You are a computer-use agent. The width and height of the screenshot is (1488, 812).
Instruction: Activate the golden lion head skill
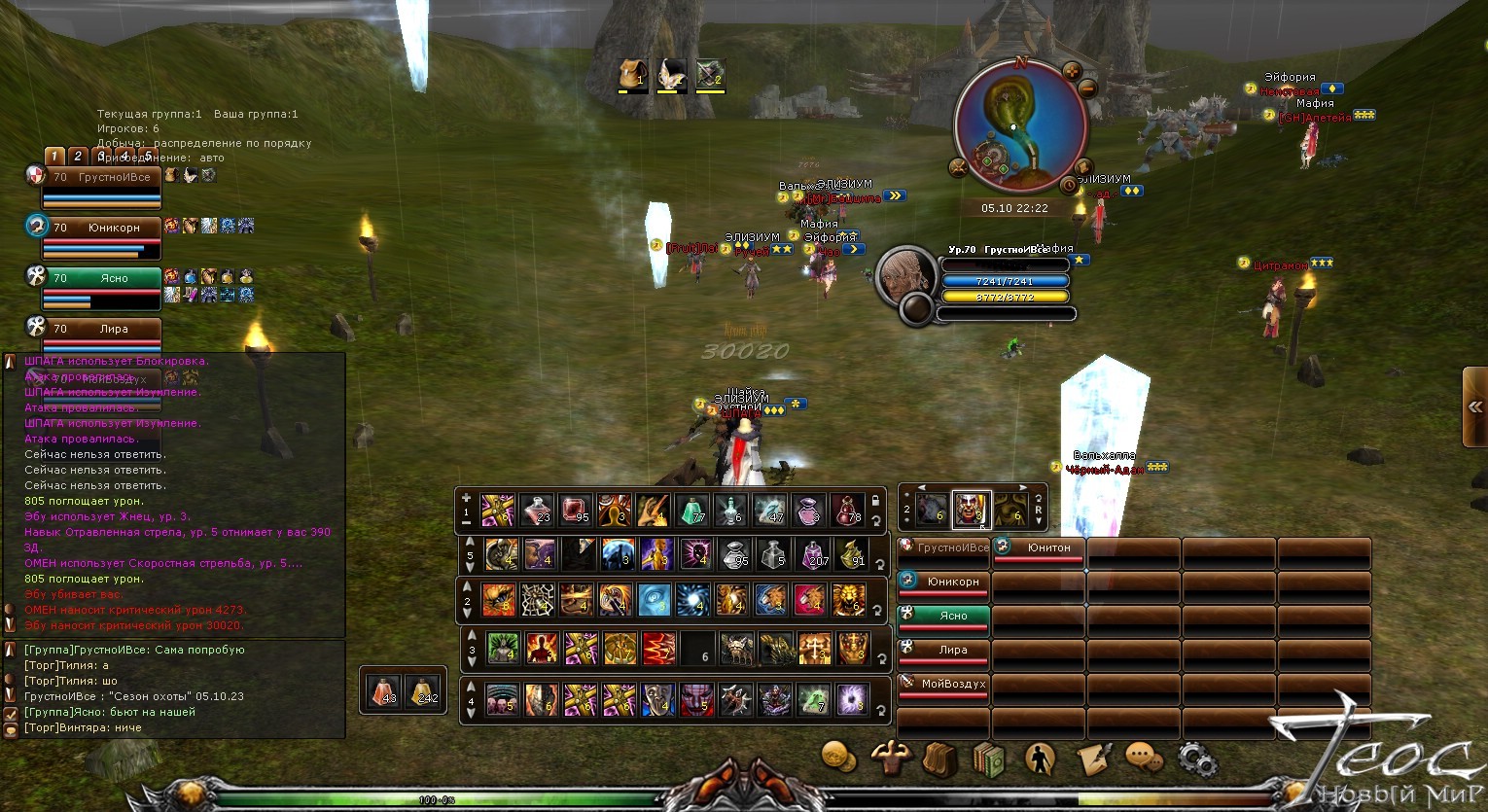click(848, 600)
